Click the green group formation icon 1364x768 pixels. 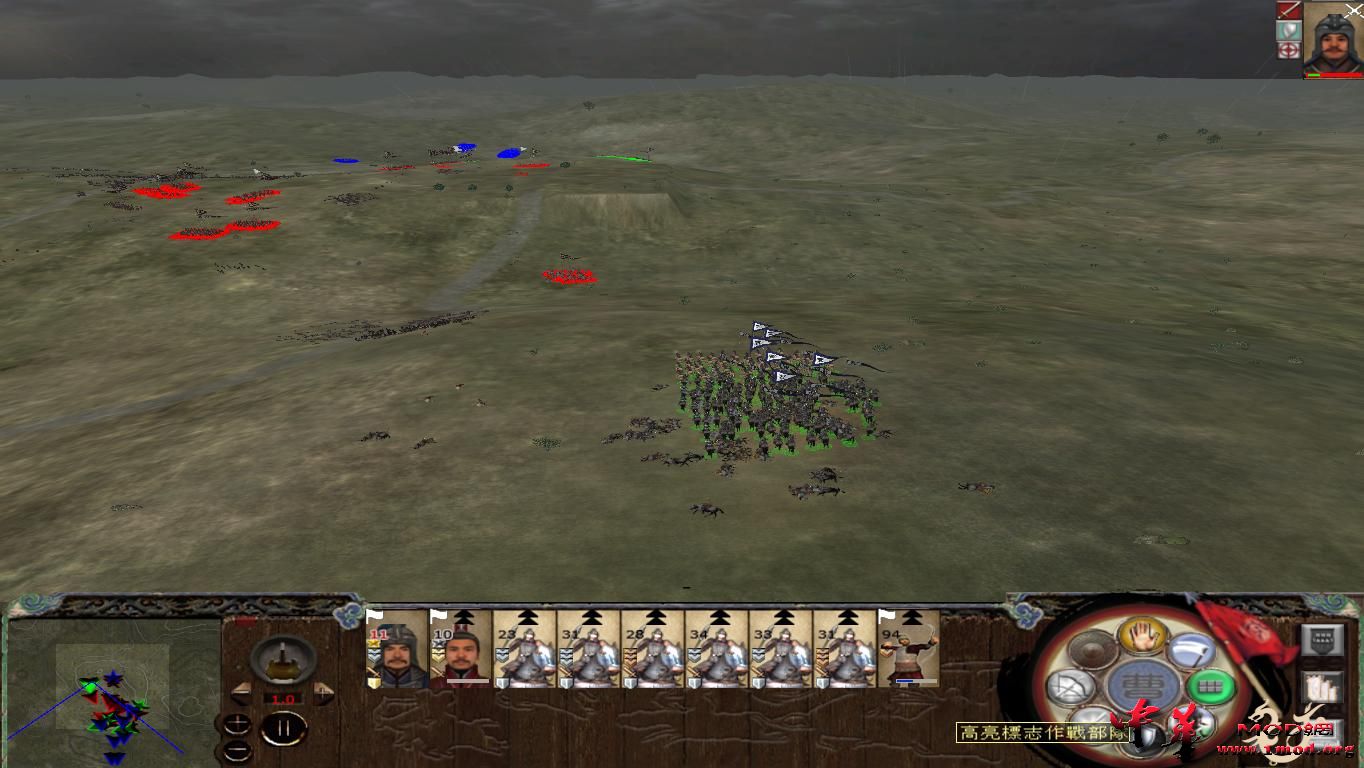[x=1209, y=687]
